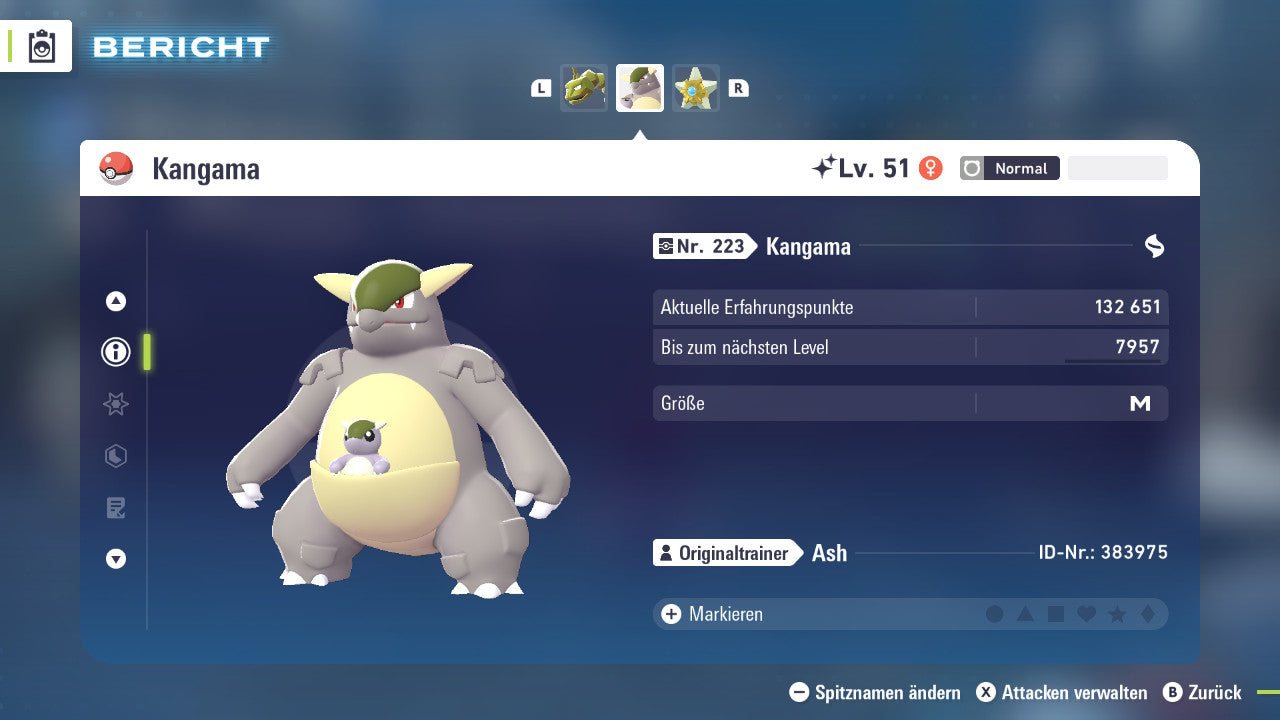Toggle the diamond marking
This screenshot has width=1280, height=720.
(1148, 614)
